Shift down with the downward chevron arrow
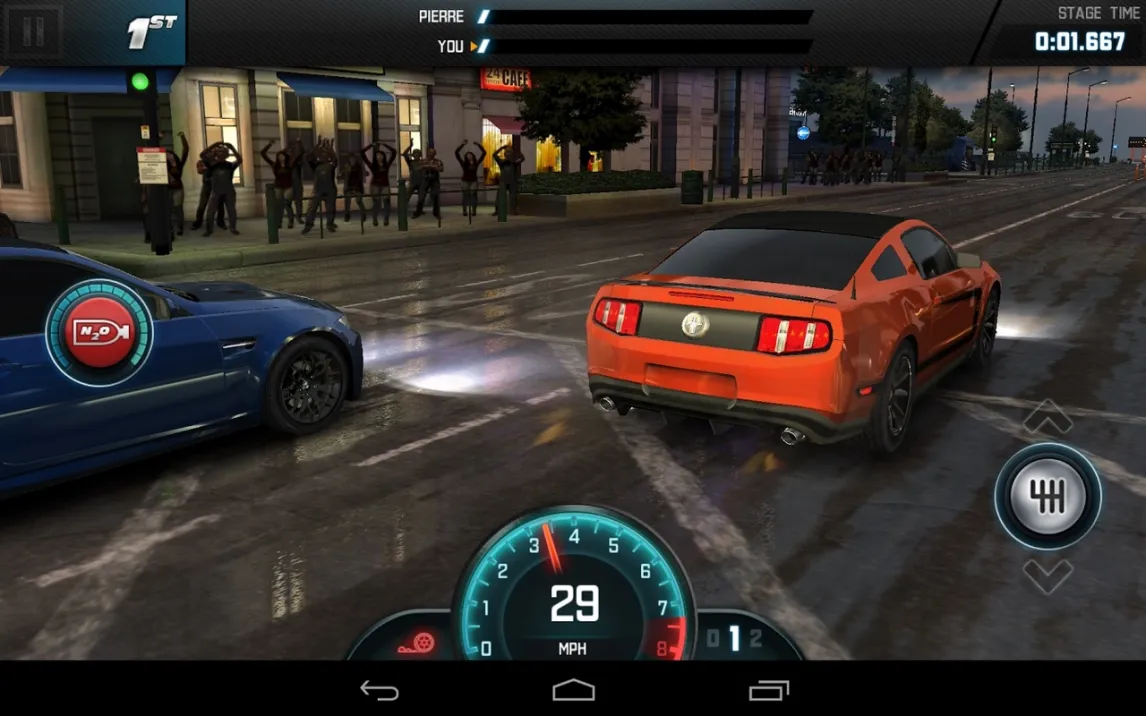 (x=1047, y=575)
